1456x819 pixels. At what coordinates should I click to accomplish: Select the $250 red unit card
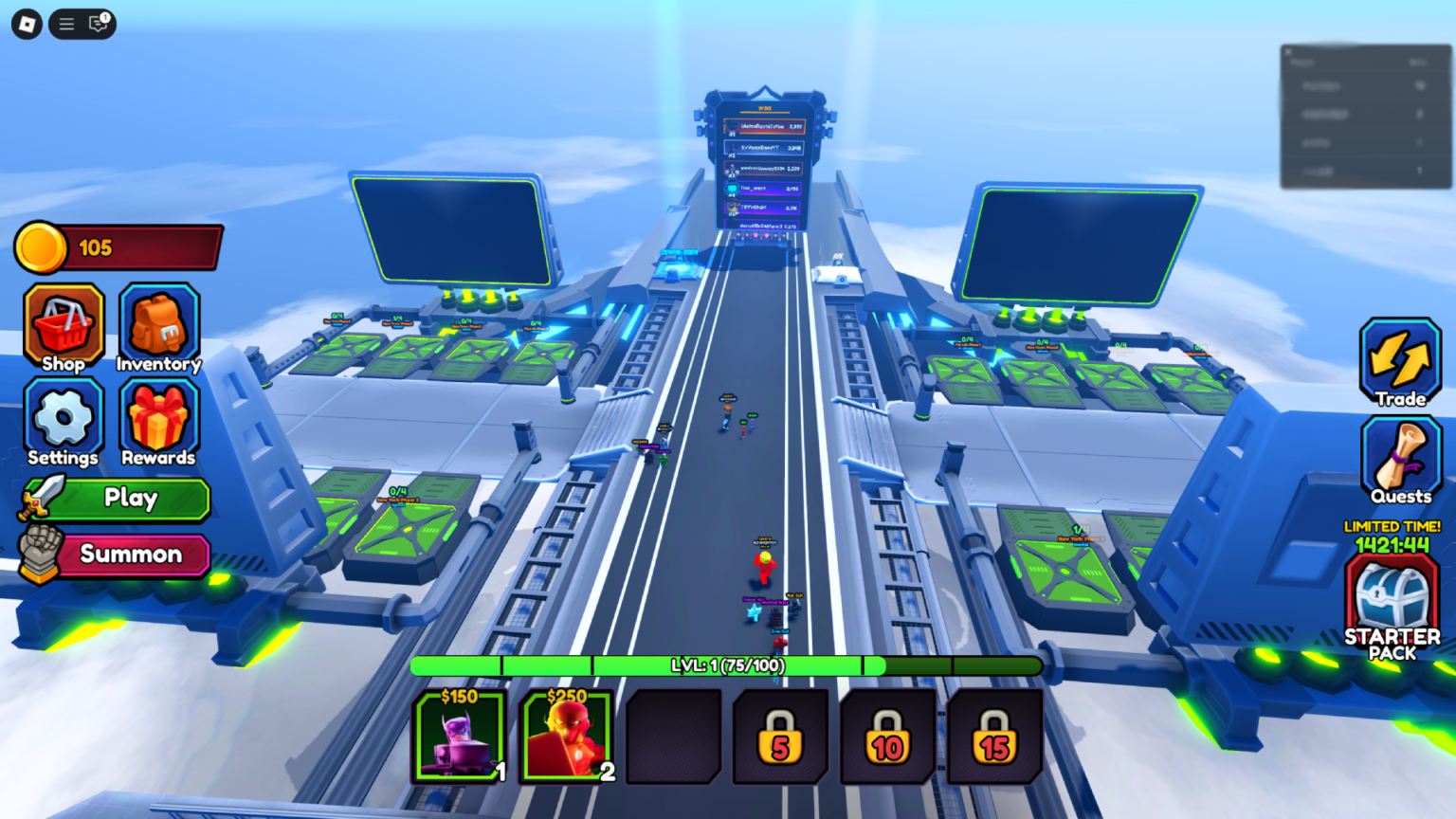(566, 736)
